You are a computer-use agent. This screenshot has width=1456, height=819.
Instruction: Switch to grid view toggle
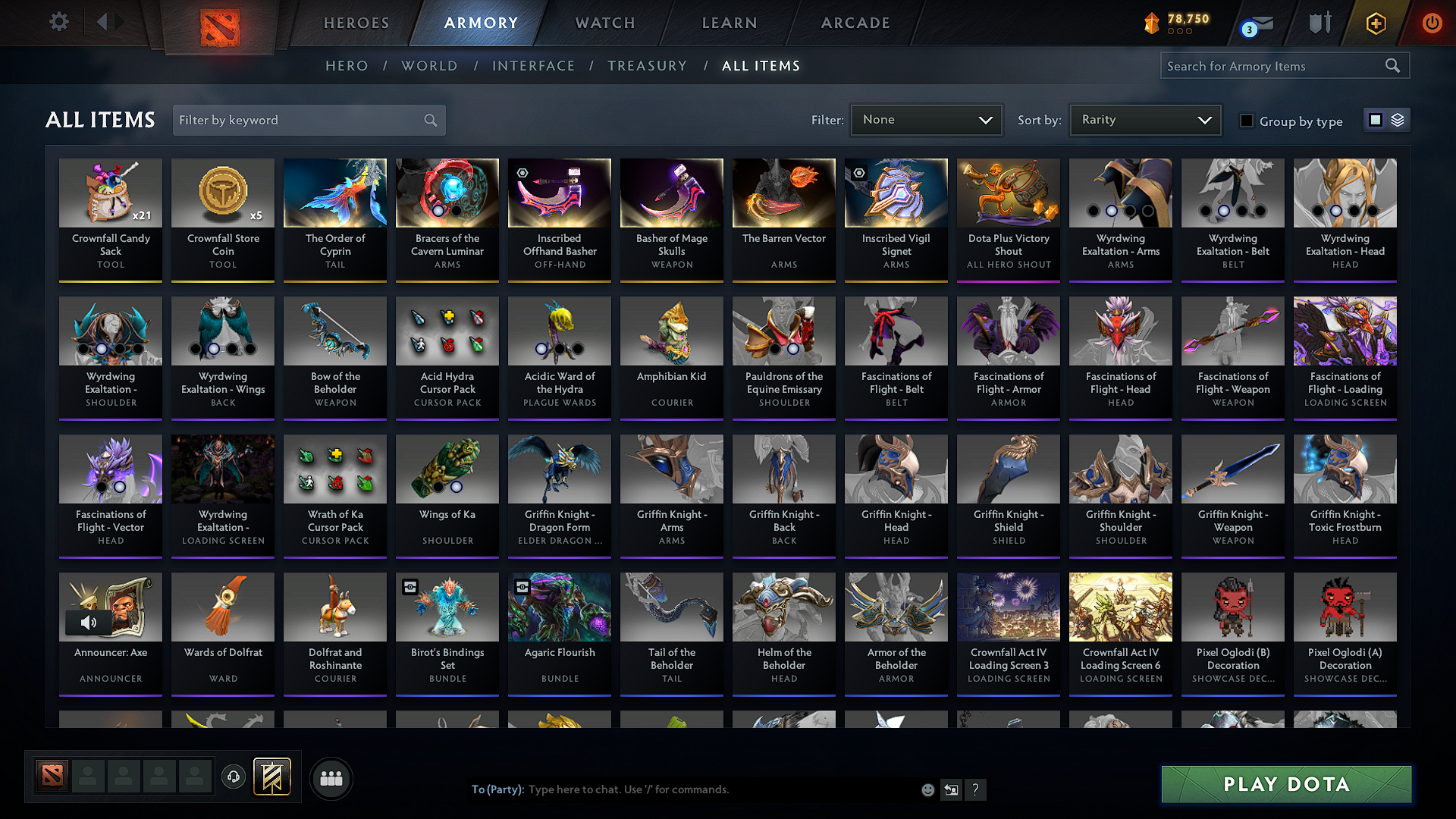tap(1376, 119)
